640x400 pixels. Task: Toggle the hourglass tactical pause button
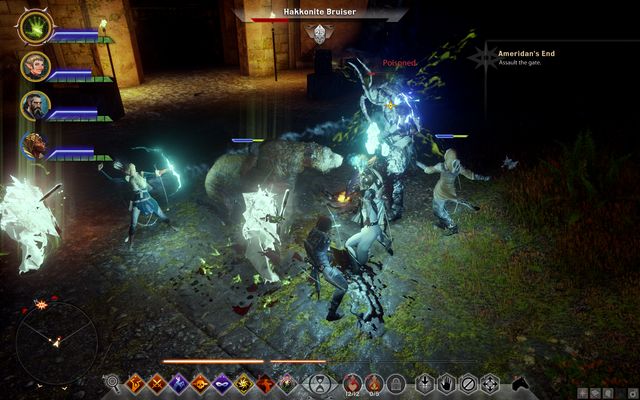(x=319, y=382)
